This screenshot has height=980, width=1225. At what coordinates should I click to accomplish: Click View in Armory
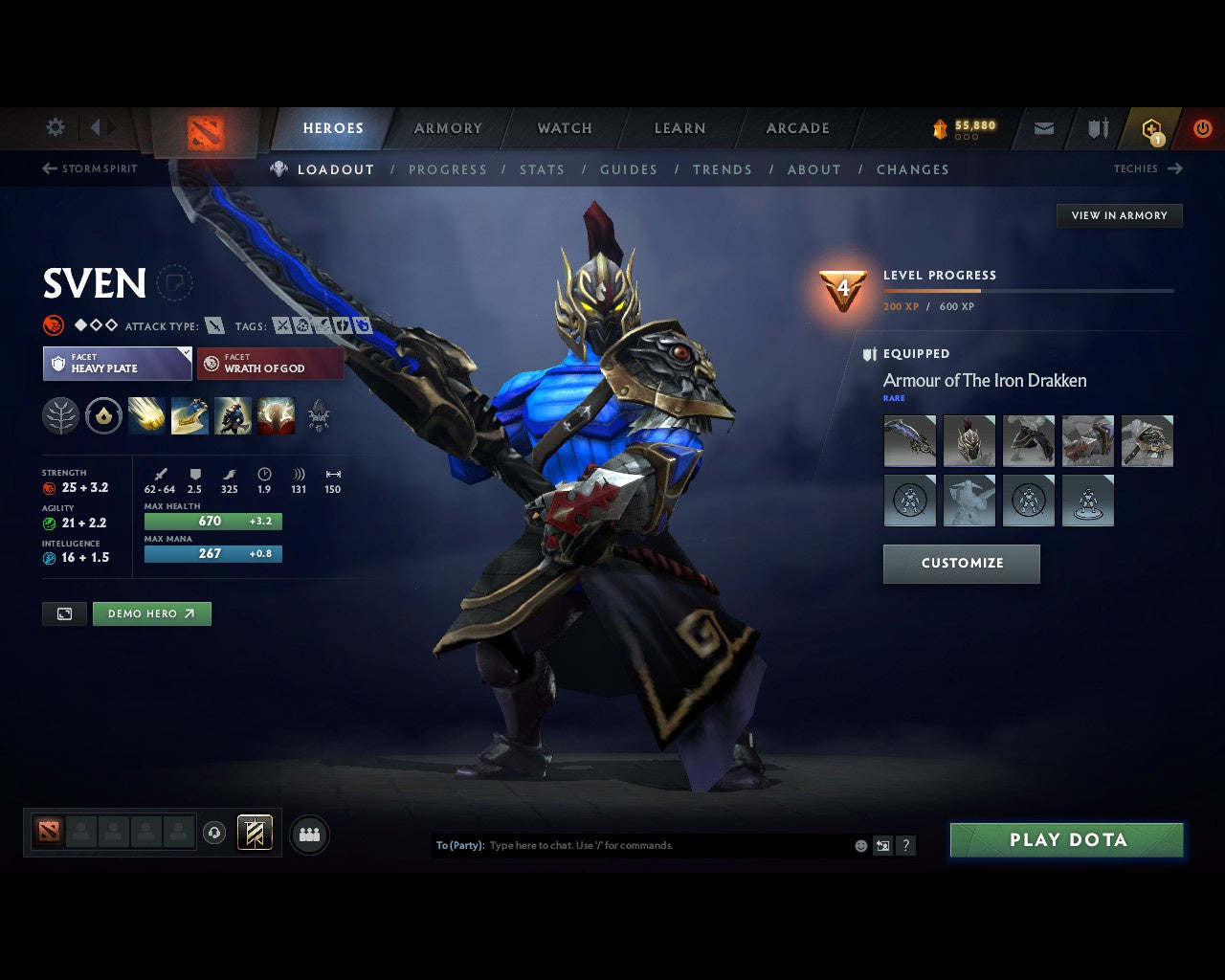(1119, 215)
